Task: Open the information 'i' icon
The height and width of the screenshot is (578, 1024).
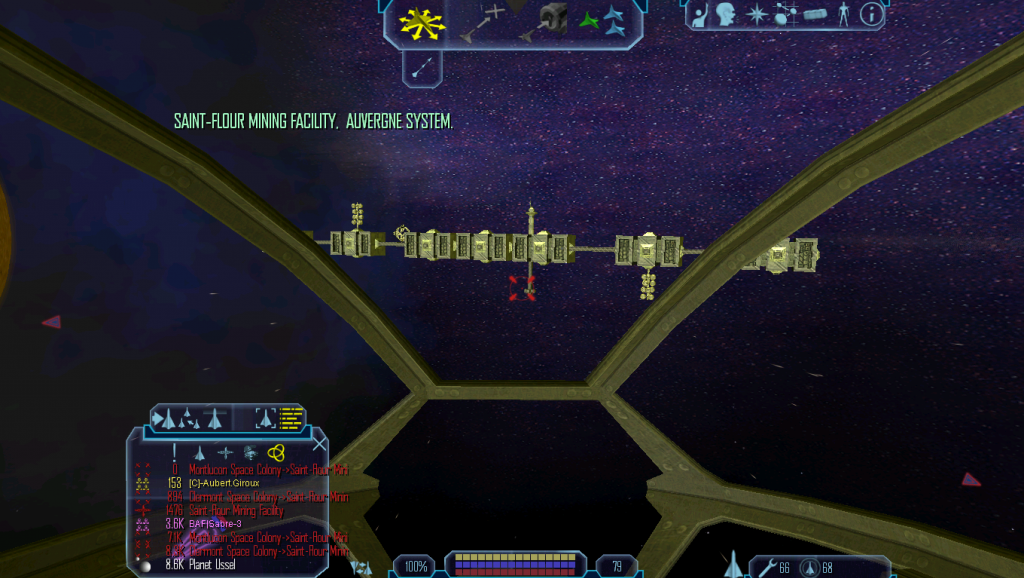Action: (871, 14)
